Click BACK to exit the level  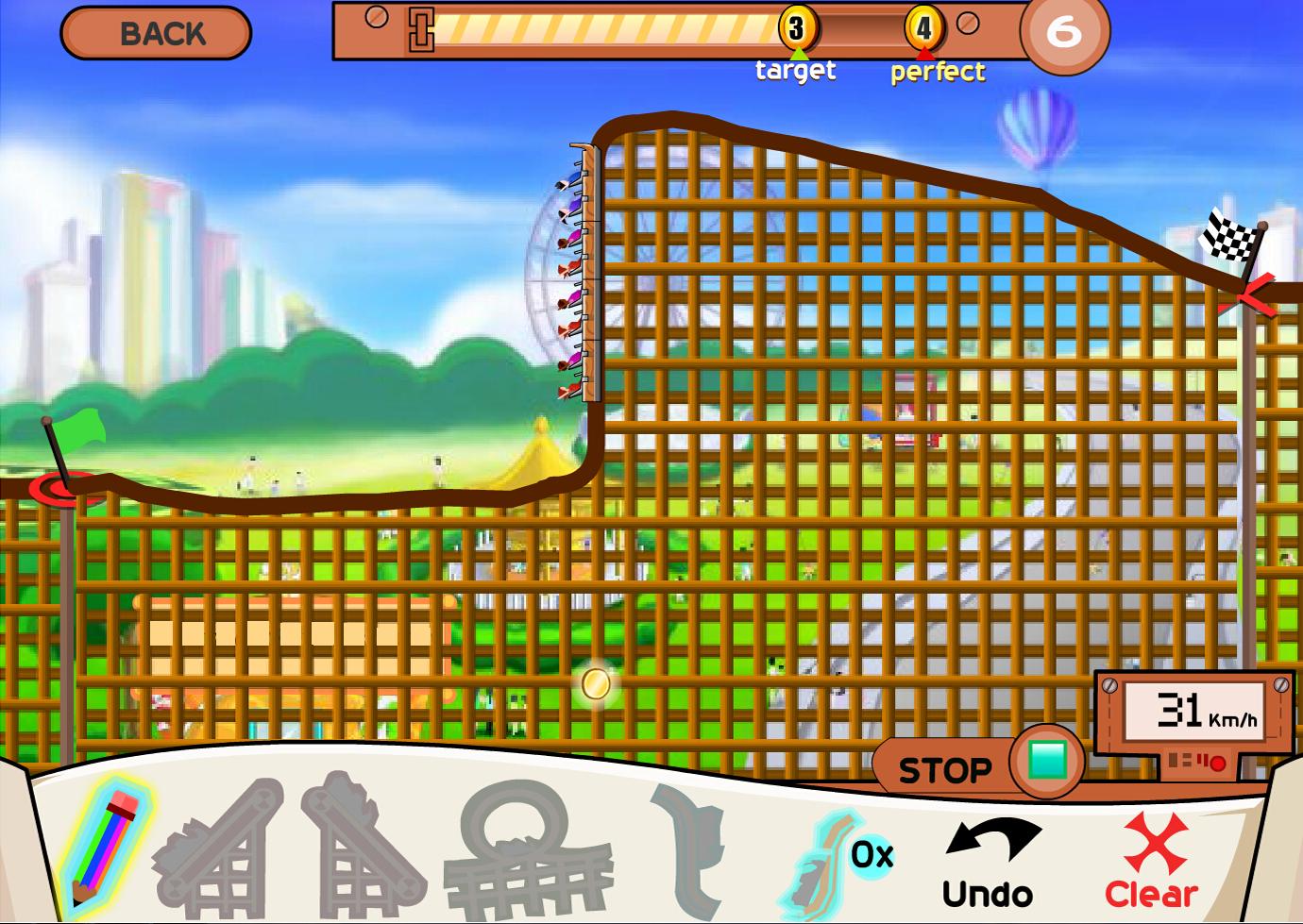tap(156, 32)
